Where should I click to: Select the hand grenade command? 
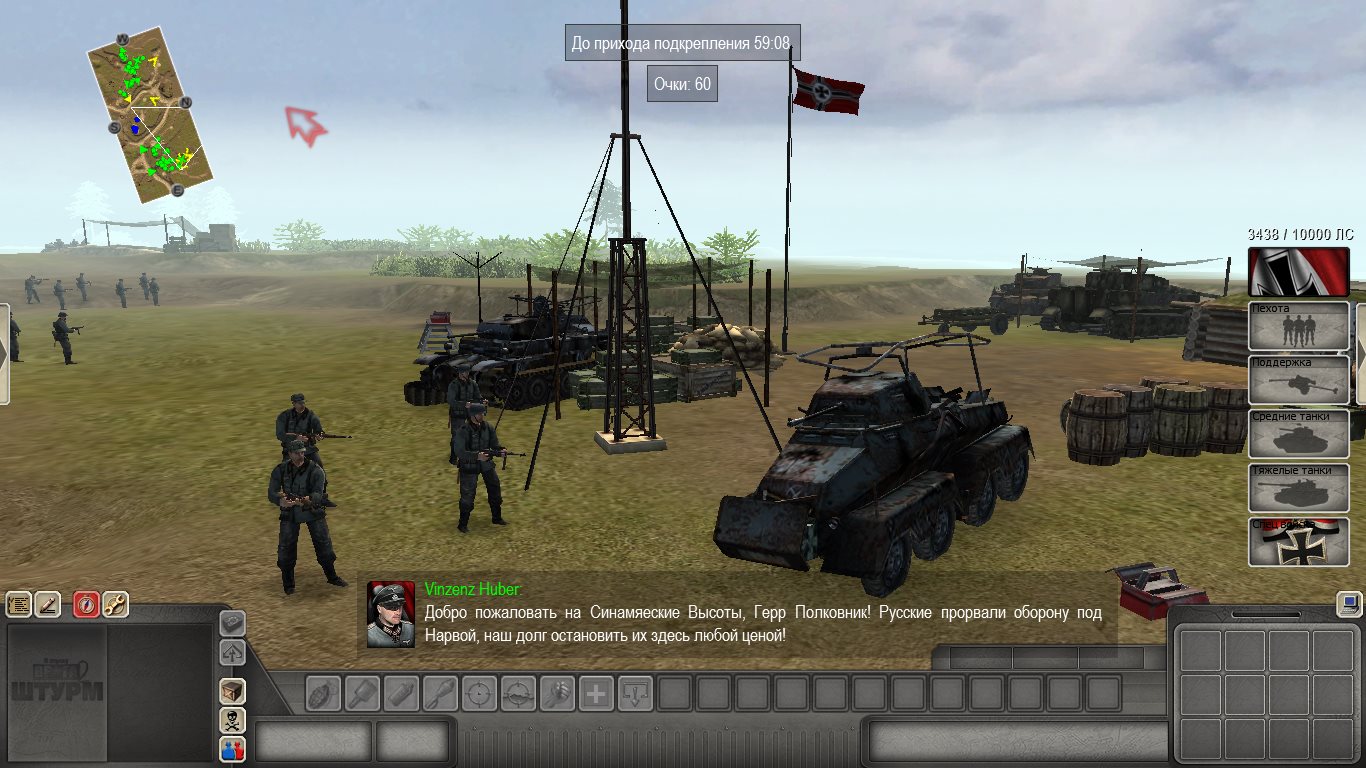(x=323, y=693)
